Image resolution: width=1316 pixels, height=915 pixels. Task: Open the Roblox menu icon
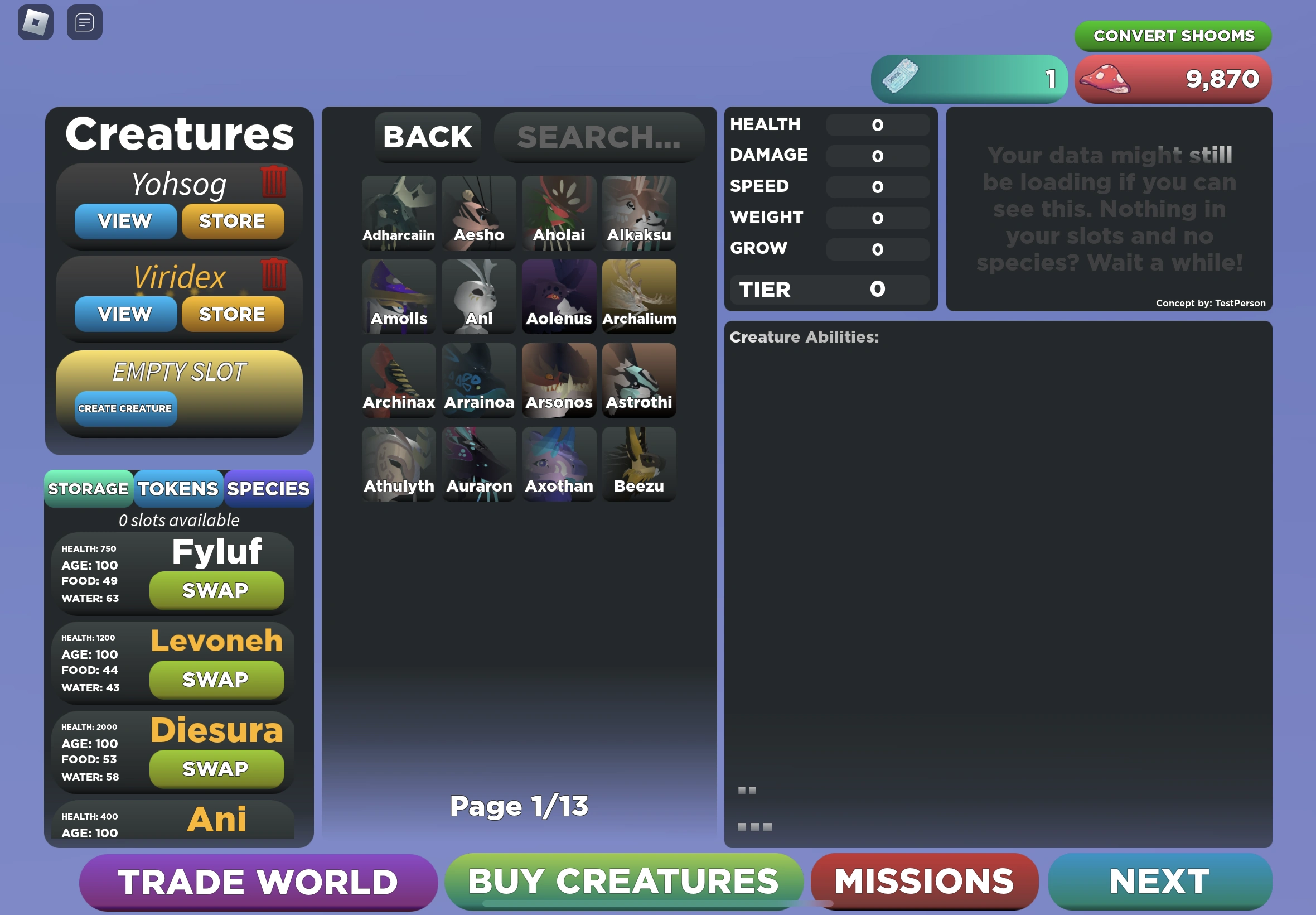[x=37, y=22]
